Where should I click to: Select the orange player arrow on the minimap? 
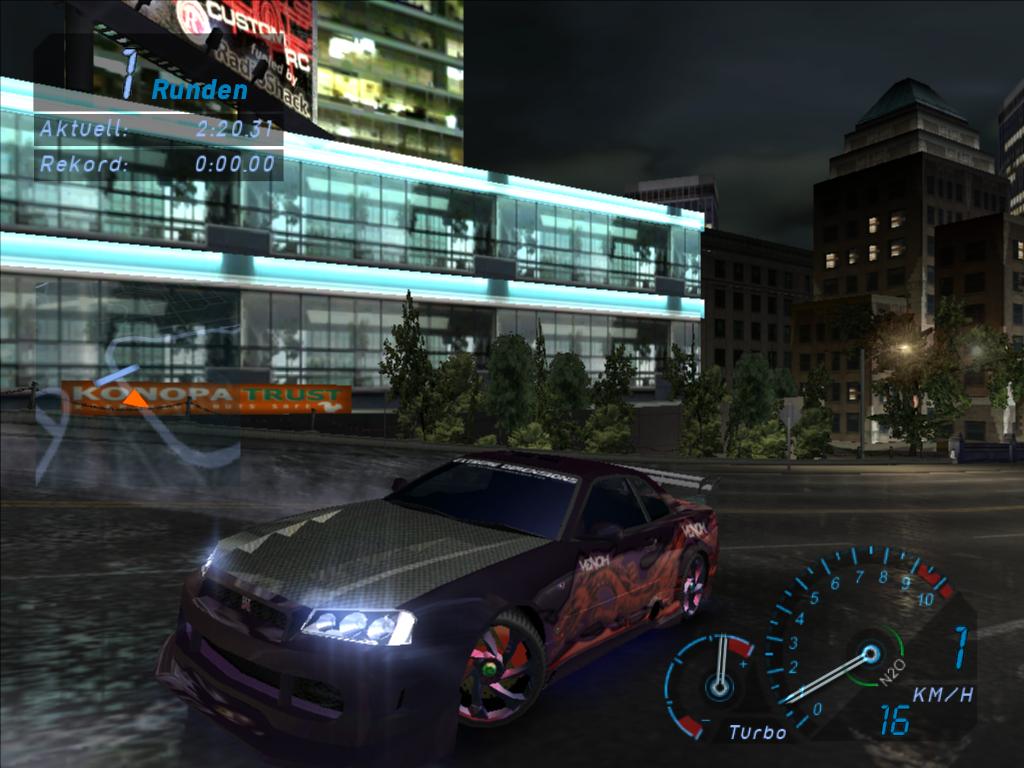135,399
